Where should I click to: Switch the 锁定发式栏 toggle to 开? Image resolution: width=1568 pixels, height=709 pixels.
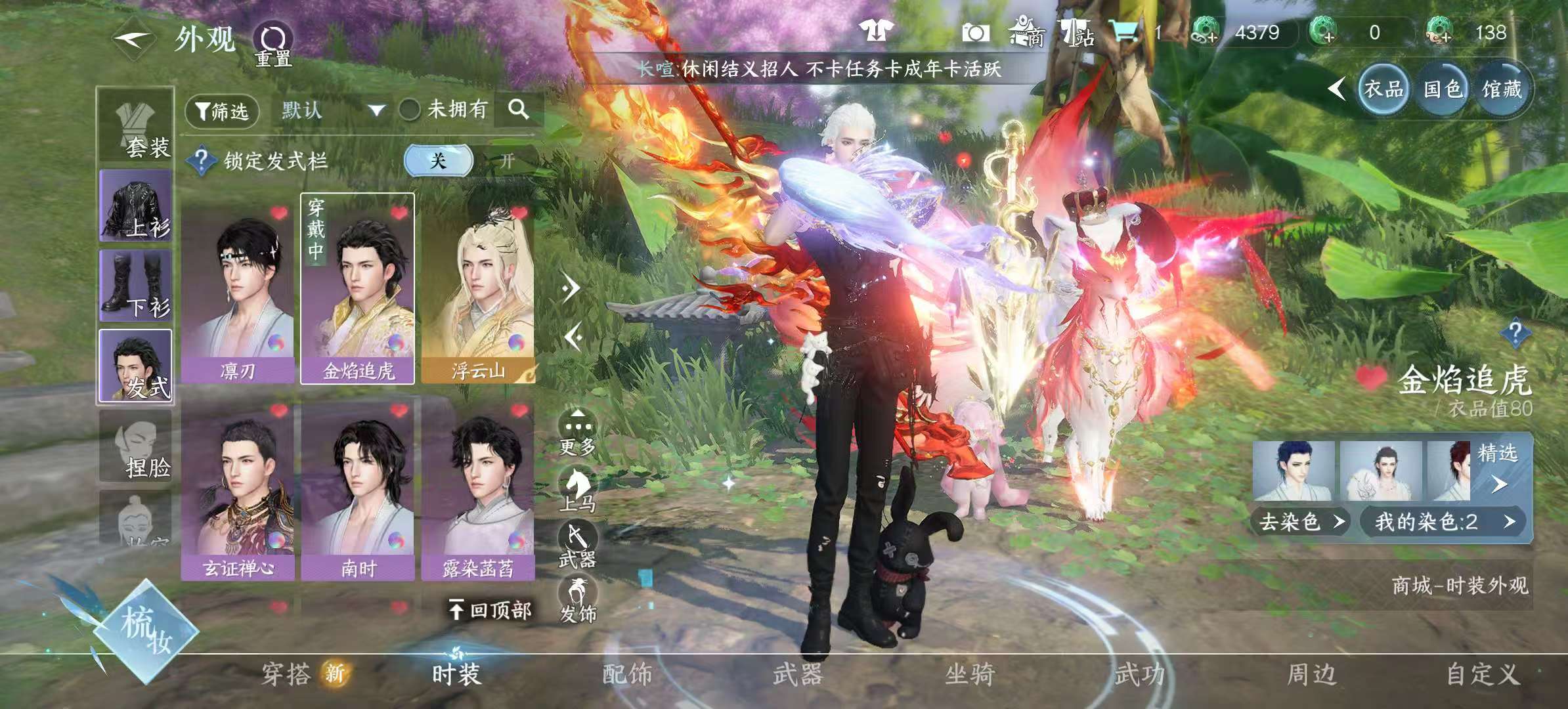tap(508, 161)
